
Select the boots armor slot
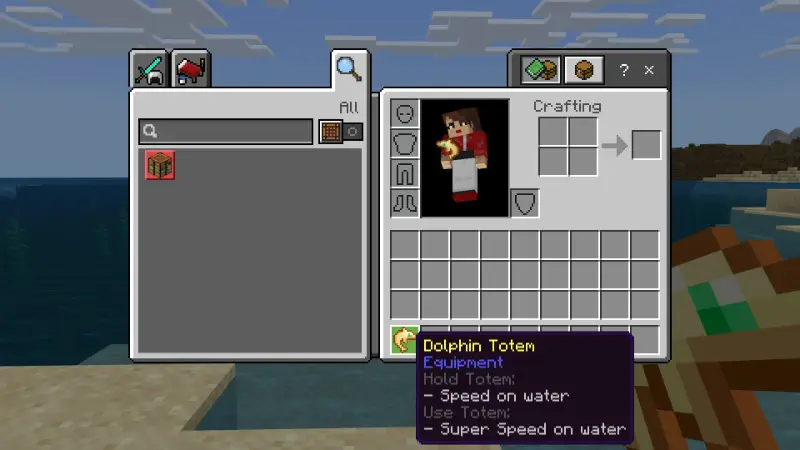pyautogui.click(x=404, y=203)
